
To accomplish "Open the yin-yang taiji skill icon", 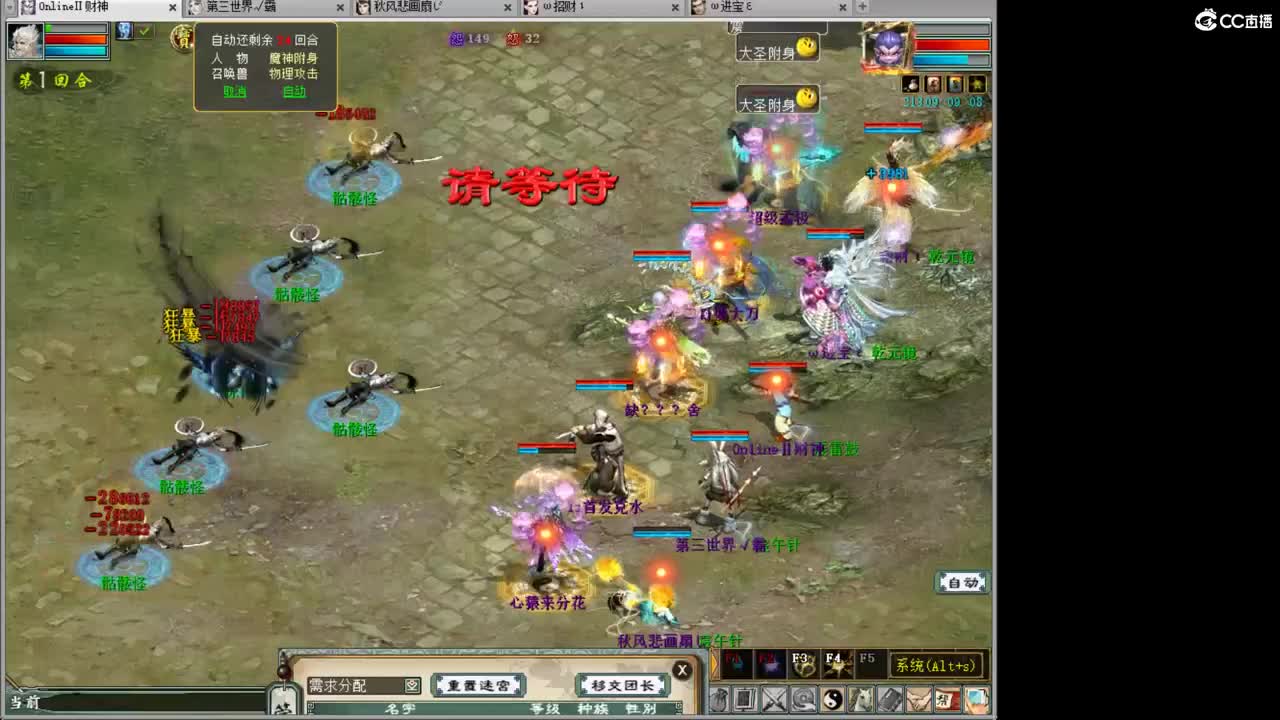I will pos(830,699).
